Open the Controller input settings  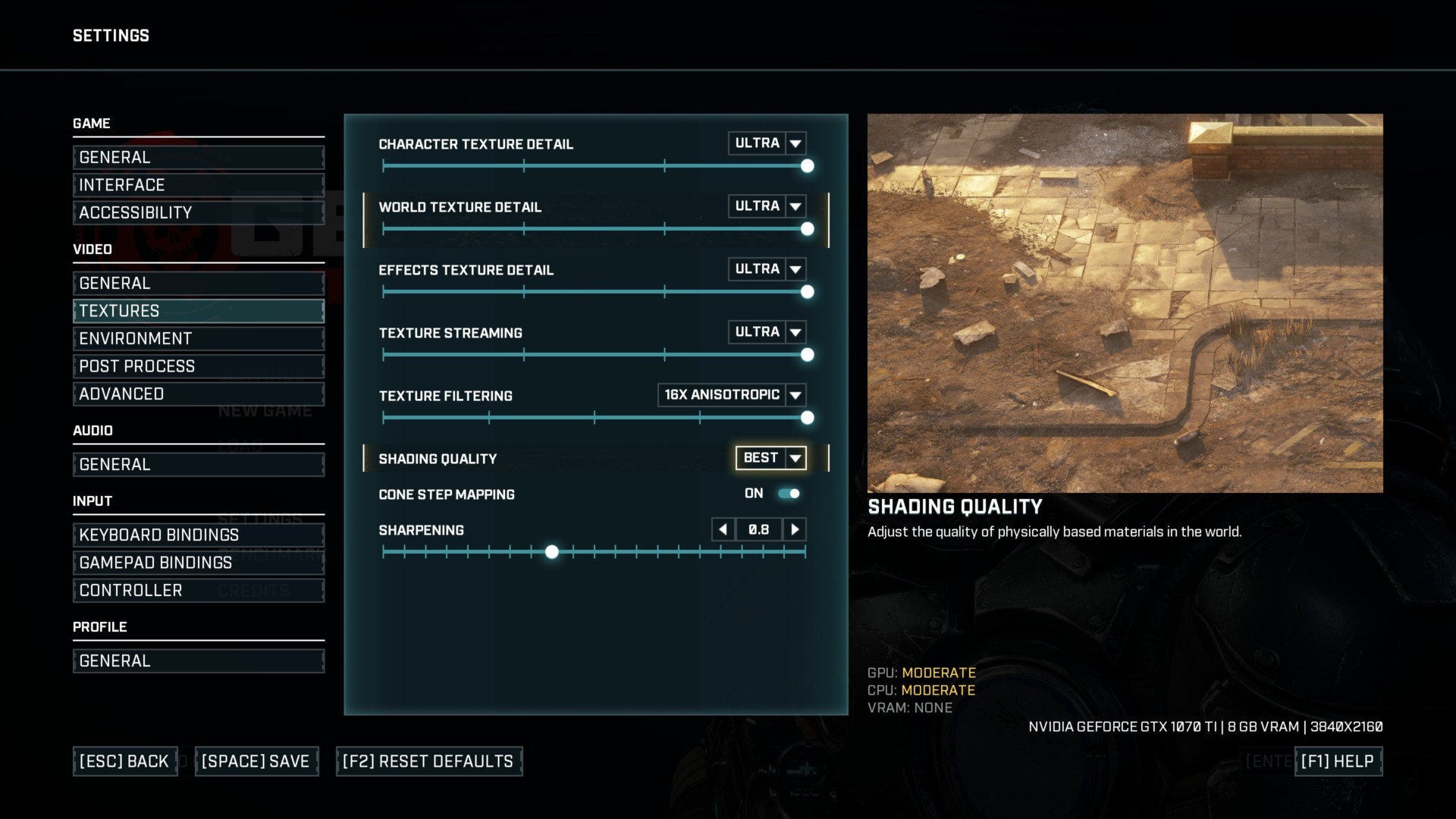[198, 591]
